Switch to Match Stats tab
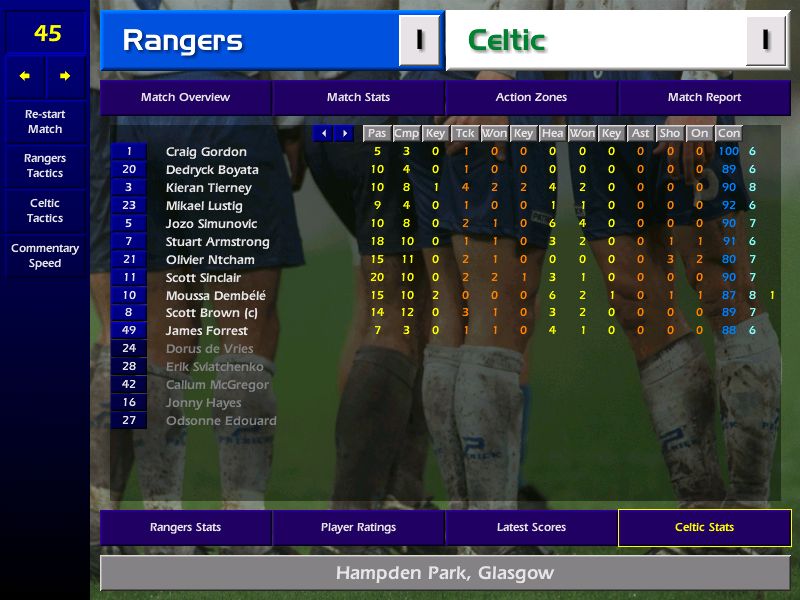800x600 pixels. click(x=358, y=98)
